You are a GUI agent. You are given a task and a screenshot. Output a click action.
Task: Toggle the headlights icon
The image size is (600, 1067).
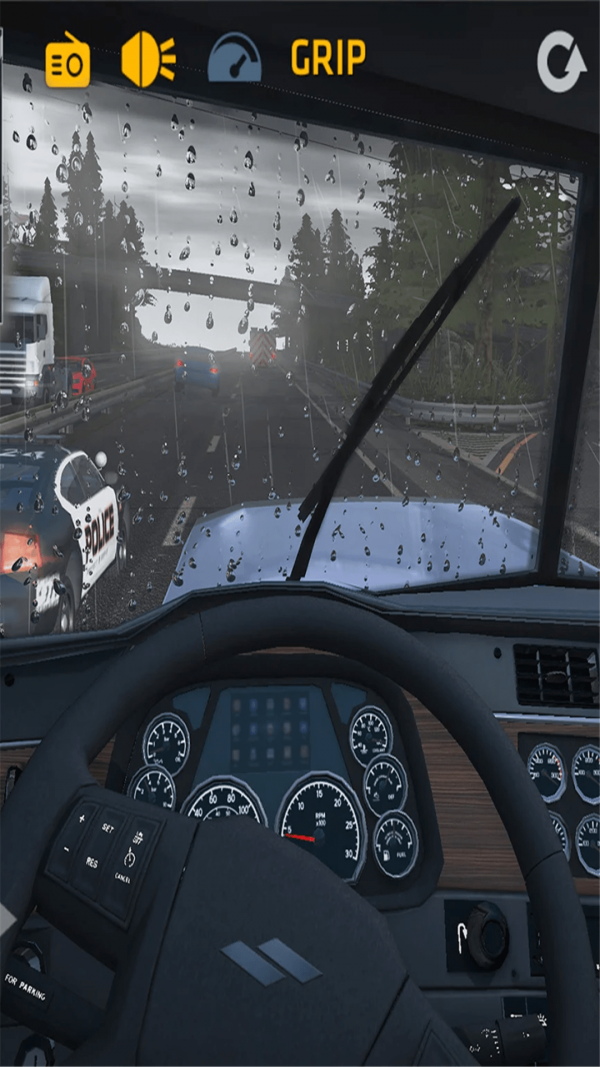point(148,60)
